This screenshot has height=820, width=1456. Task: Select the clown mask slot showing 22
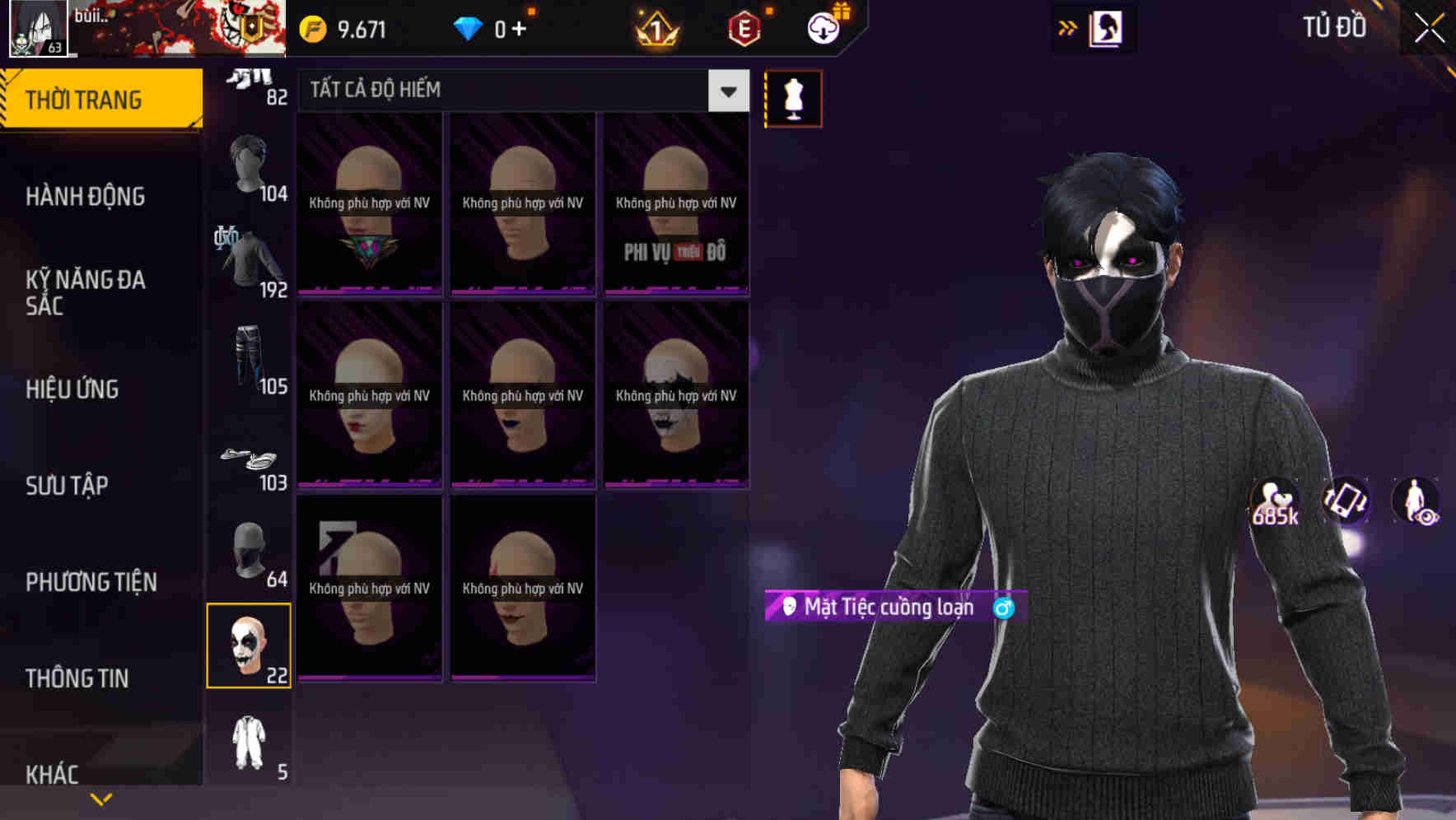click(250, 647)
